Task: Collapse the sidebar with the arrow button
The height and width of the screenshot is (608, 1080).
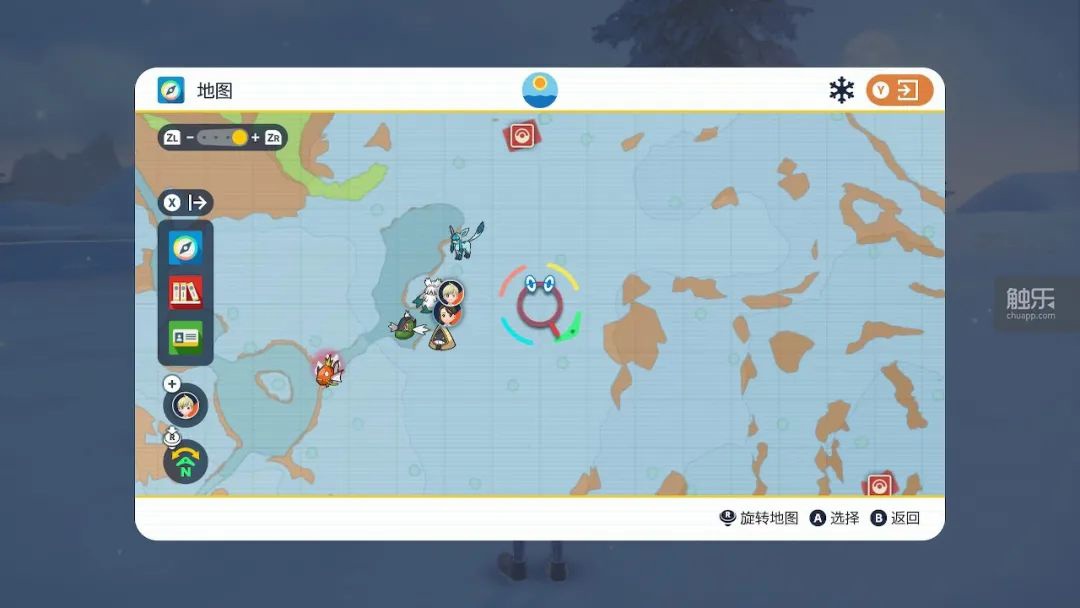Action: (x=186, y=203)
